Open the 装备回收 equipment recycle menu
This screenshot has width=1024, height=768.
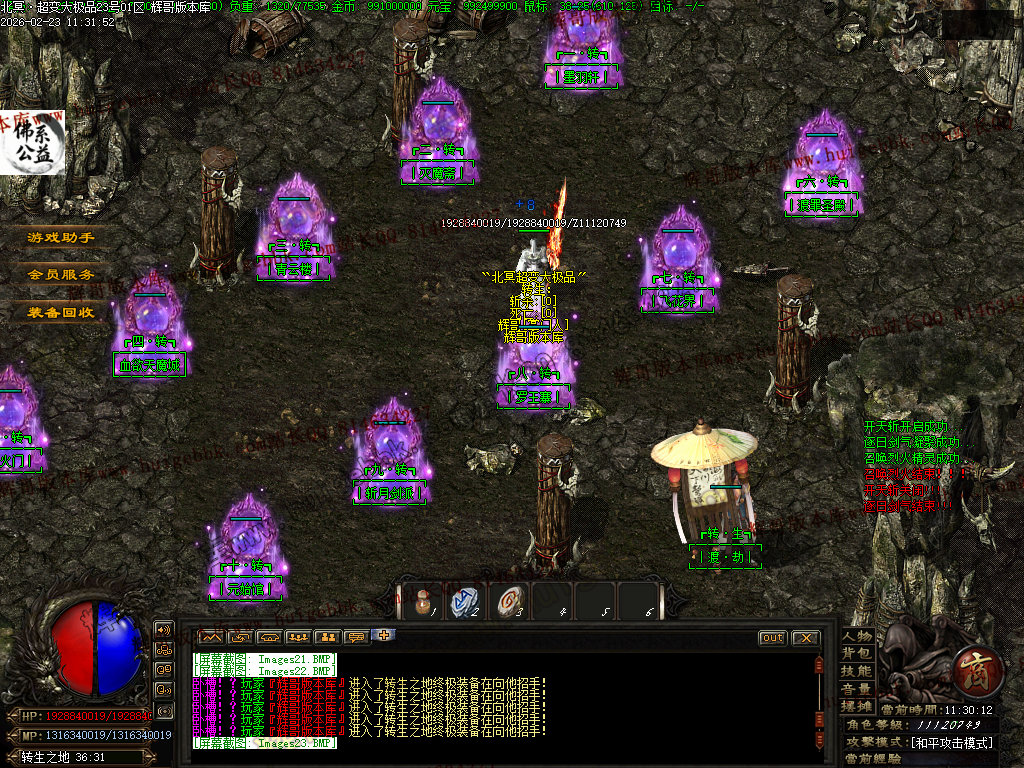(61, 312)
